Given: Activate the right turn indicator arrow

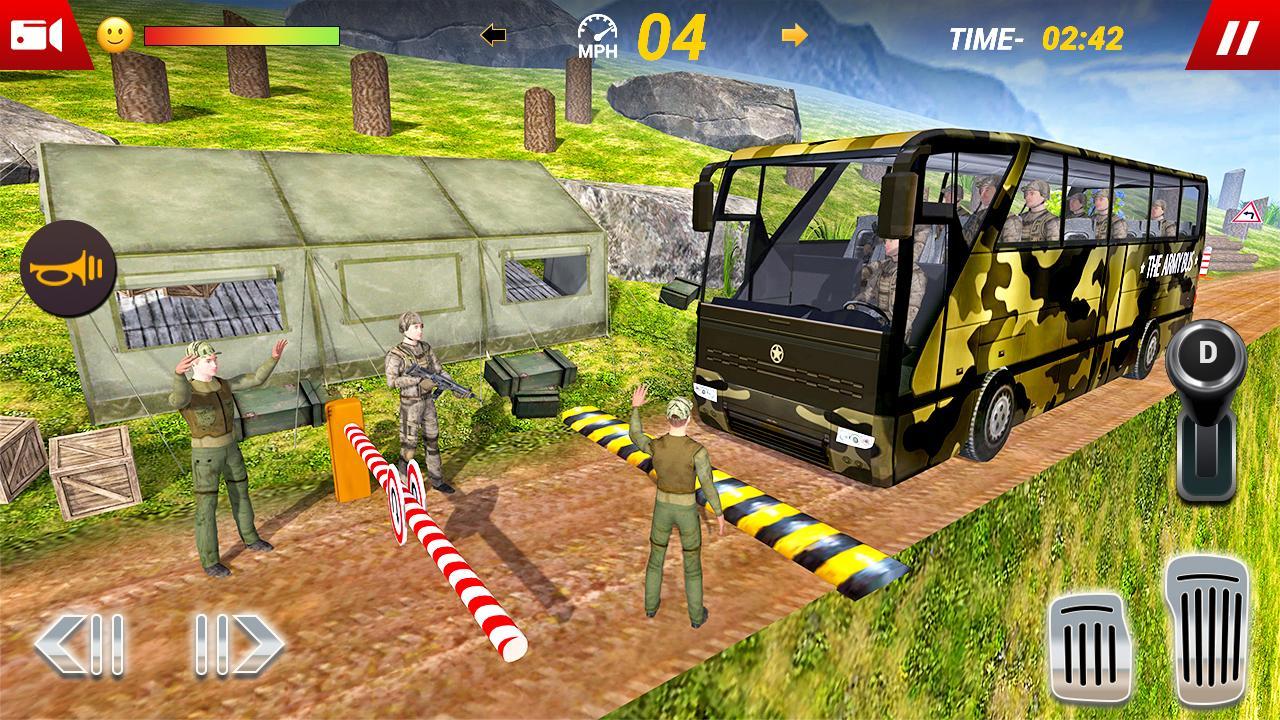Looking at the screenshot, I should pos(794,36).
